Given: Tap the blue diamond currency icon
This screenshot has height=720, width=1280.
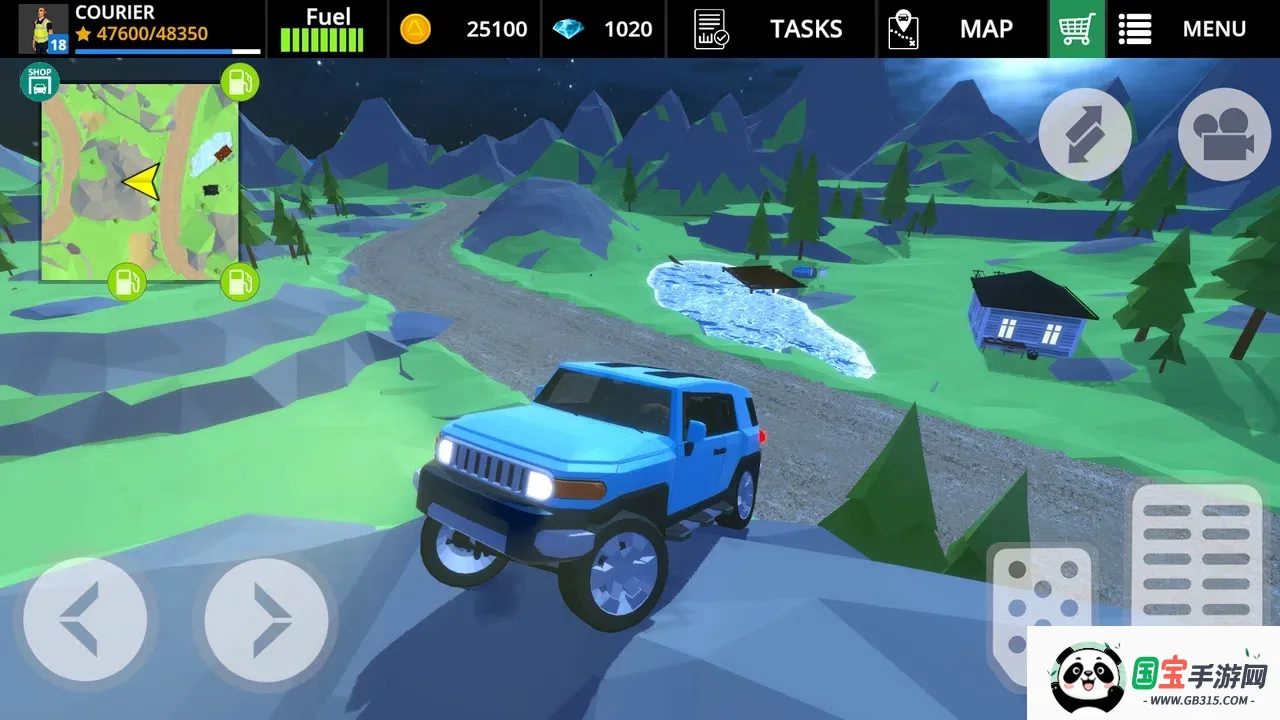Looking at the screenshot, I should click(568, 29).
